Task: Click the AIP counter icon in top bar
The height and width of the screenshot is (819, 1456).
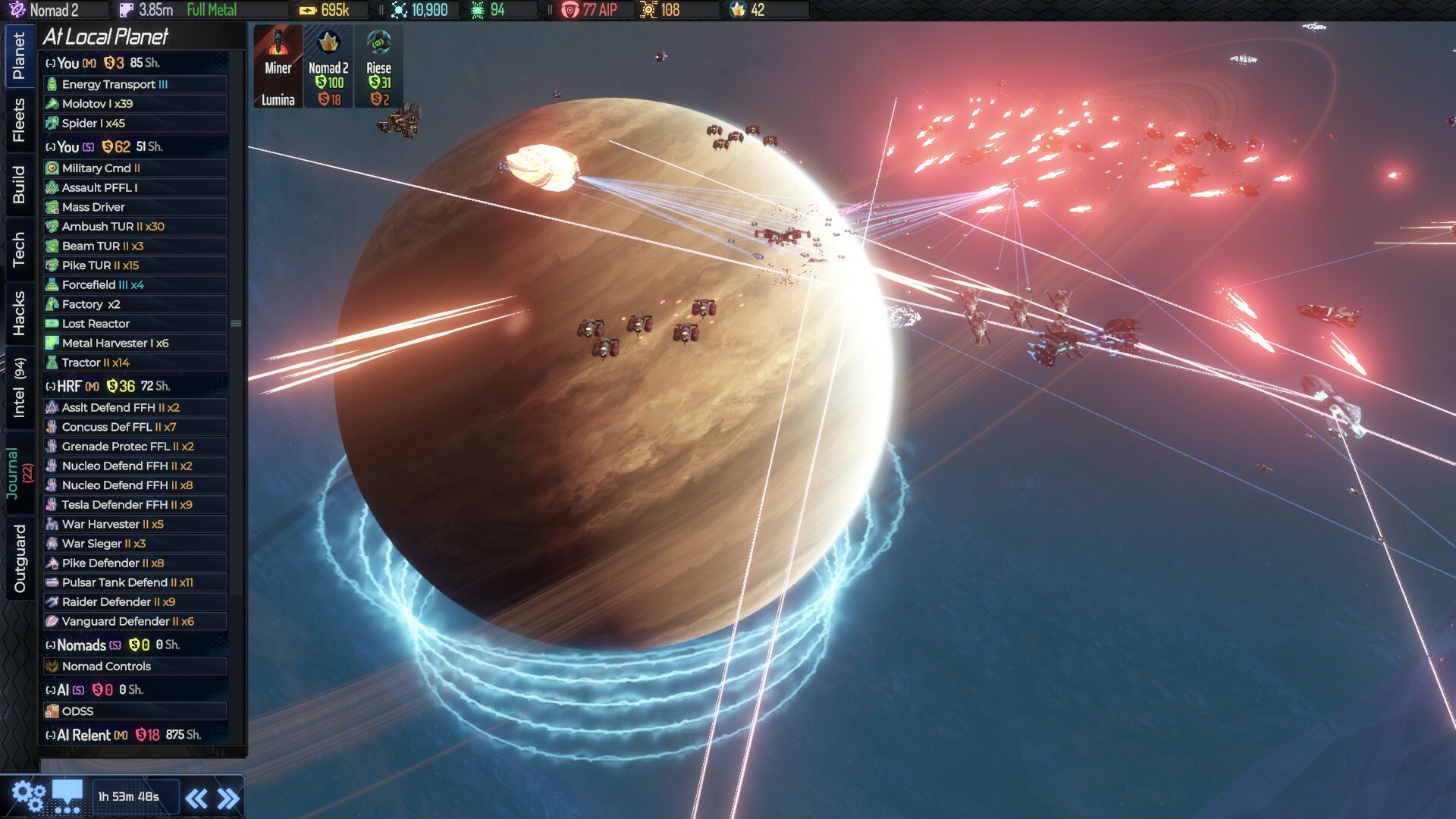Action: pos(570,10)
